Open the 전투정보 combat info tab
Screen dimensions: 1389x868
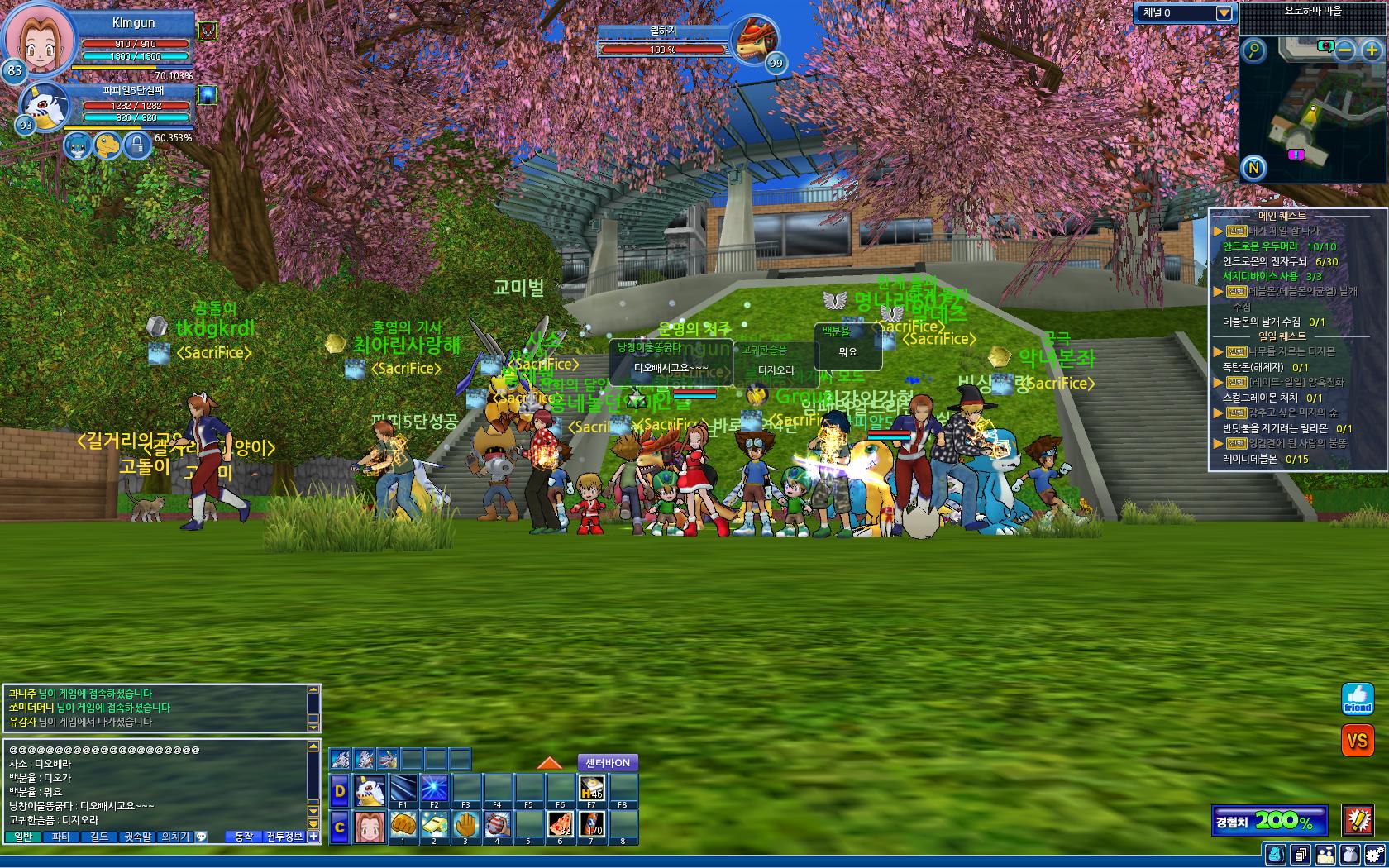pos(284,837)
